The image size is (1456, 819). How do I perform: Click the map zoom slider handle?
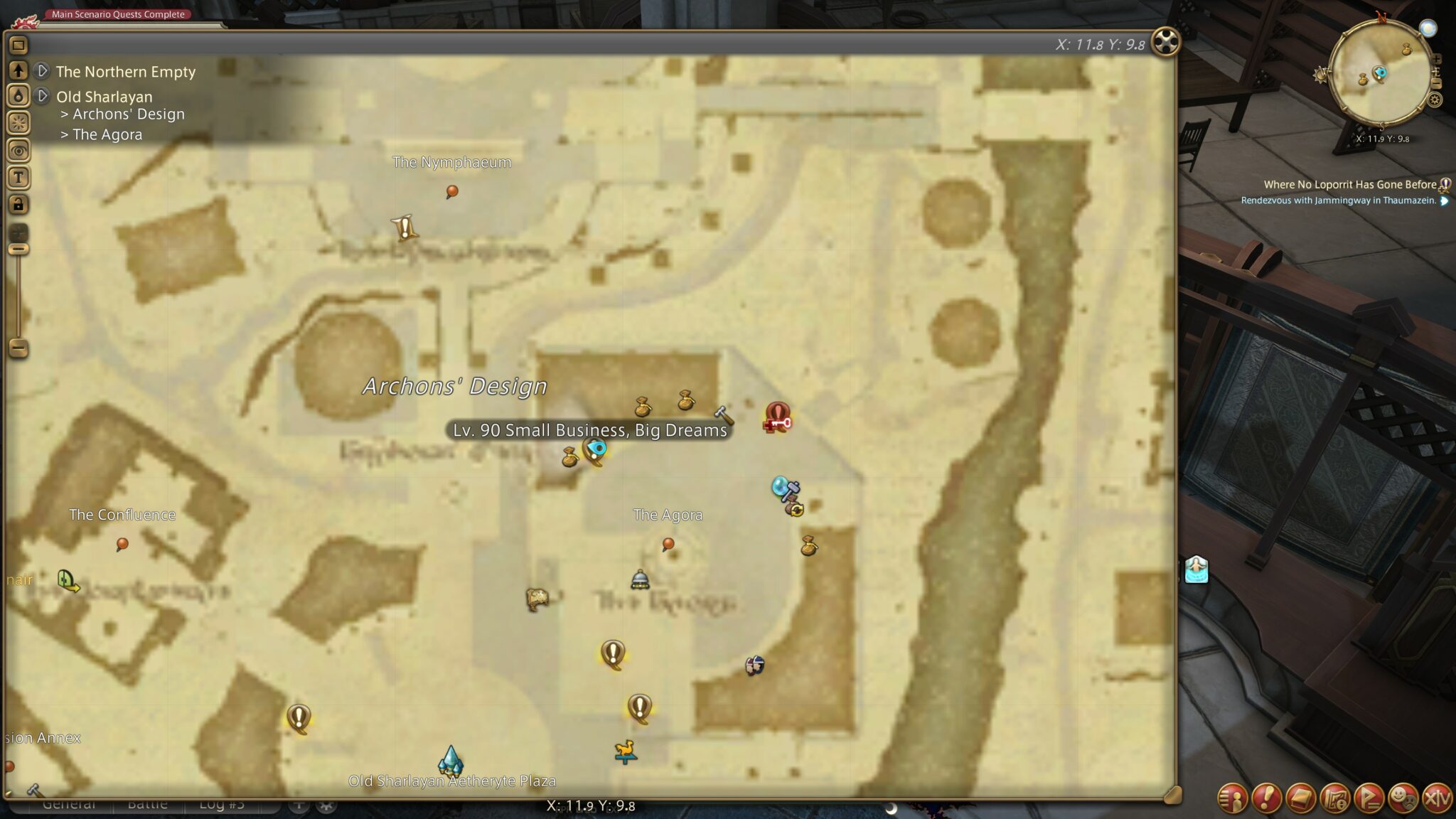tap(18, 249)
